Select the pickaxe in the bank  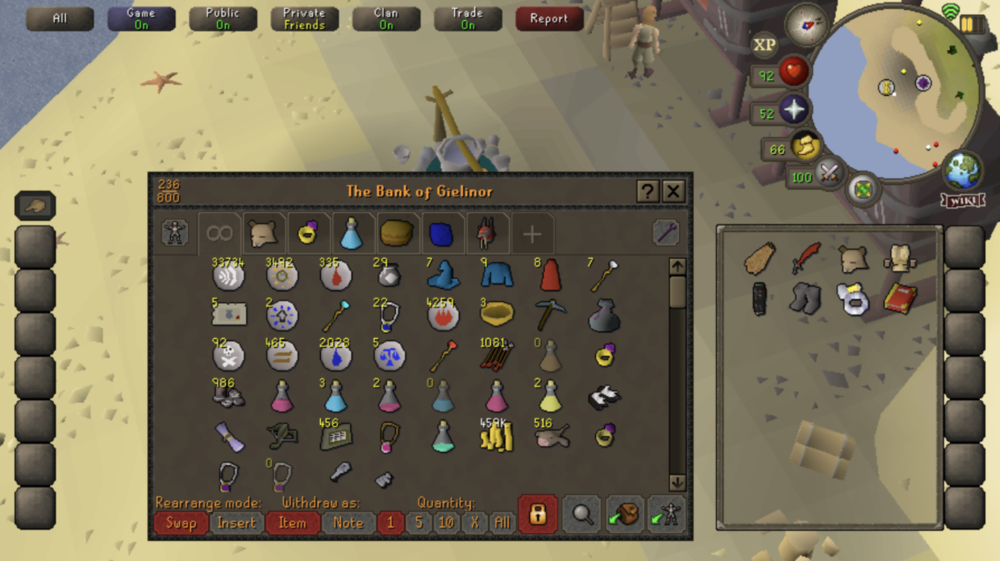pyautogui.click(x=549, y=314)
